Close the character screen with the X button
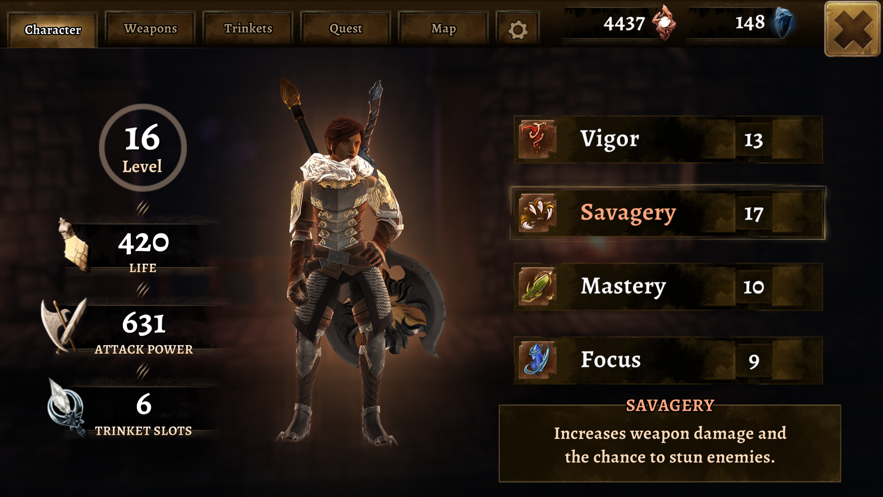Viewport: 883px width, 497px height. (x=852, y=29)
